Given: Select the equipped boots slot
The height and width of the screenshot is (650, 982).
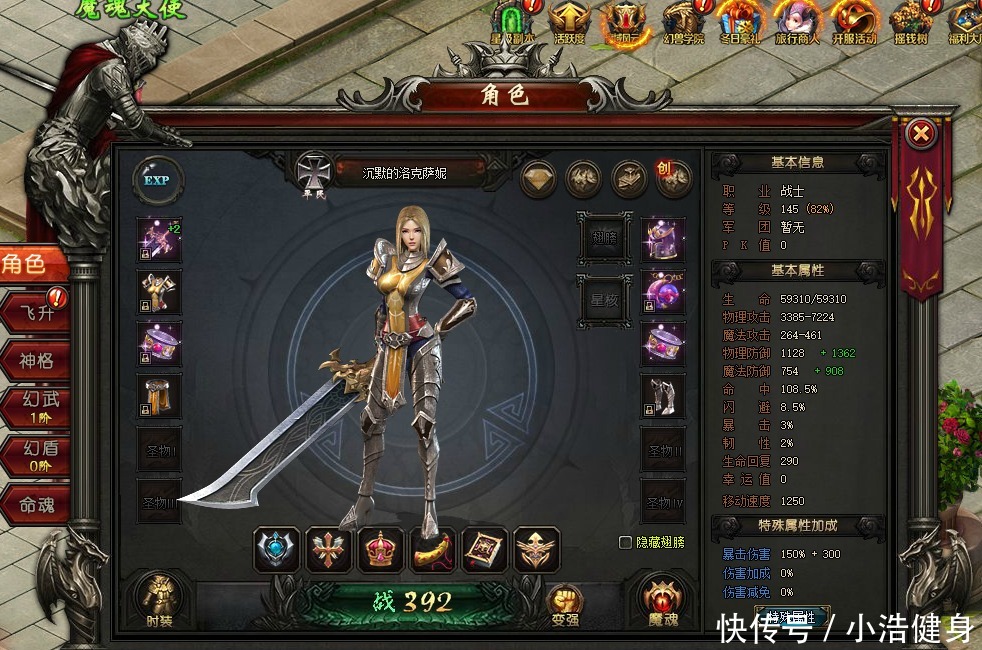Looking at the screenshot, I should click(663, 396).
